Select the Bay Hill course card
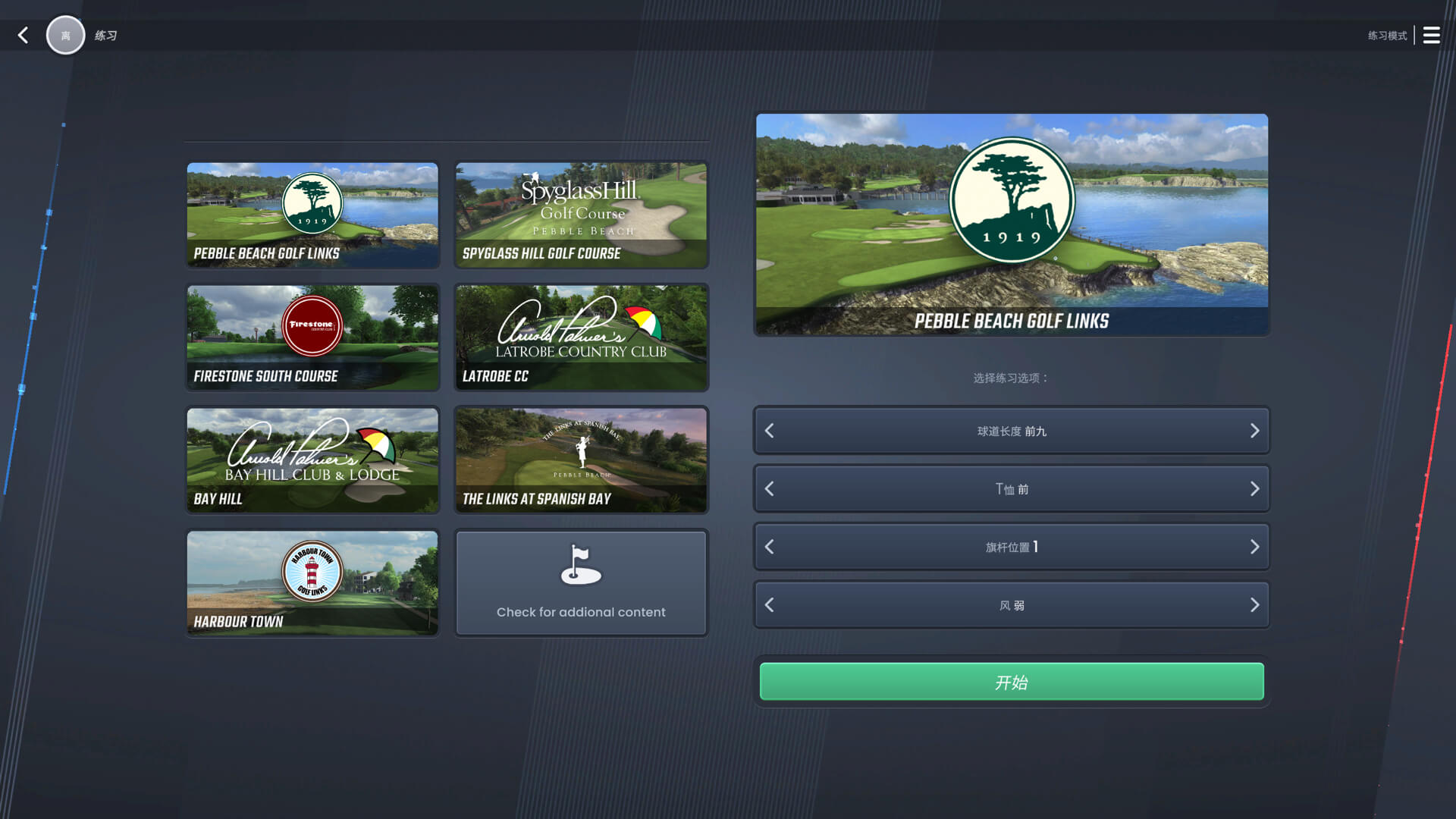Viewport: 1456px width, 819px height. click(312, 460)
